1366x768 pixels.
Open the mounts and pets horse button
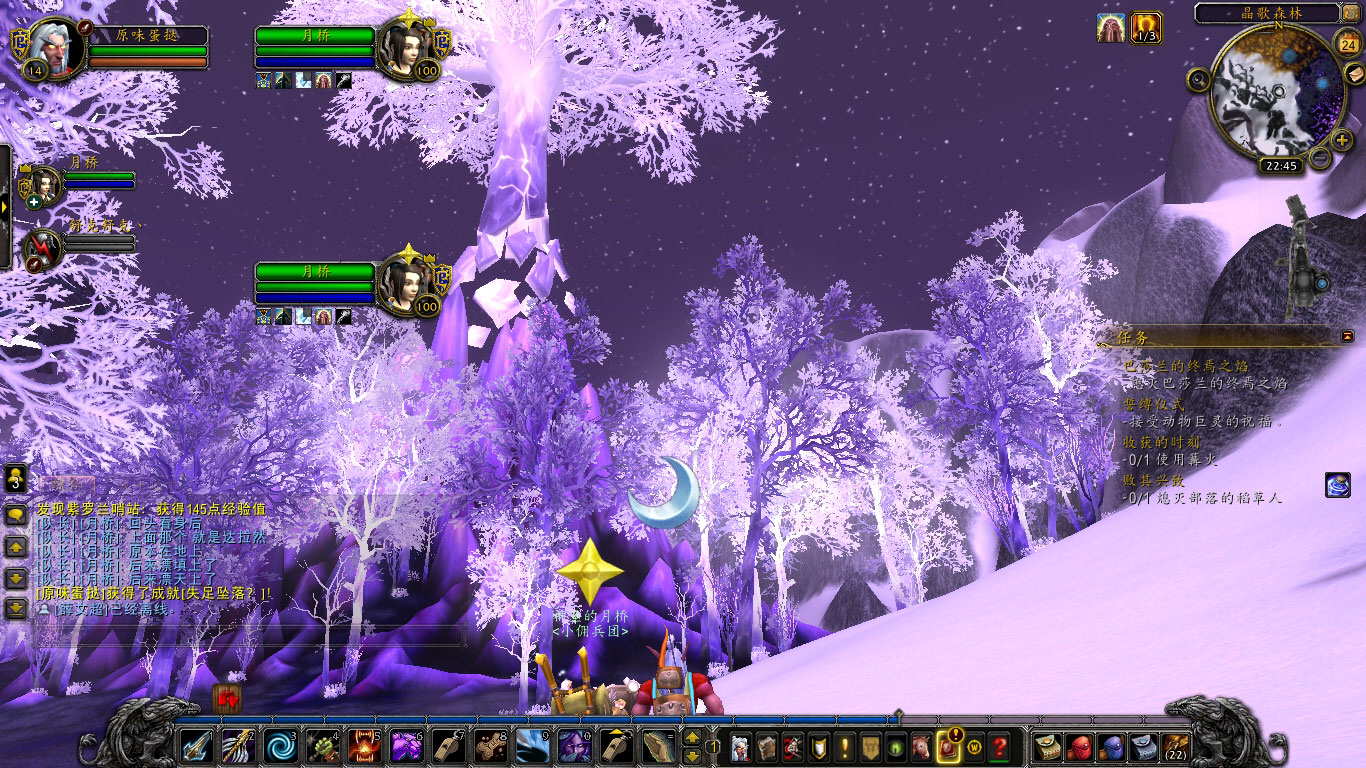pos(921,746)
